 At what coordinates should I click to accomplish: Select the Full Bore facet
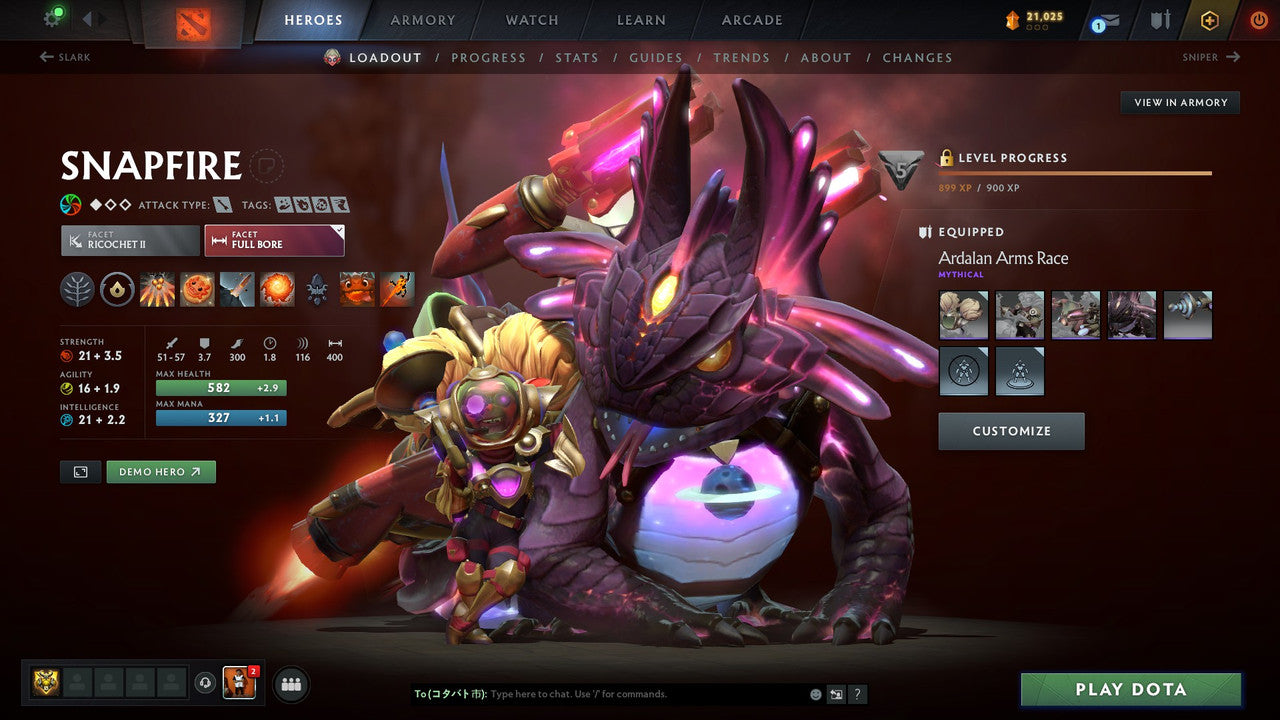tap(274, 240)
